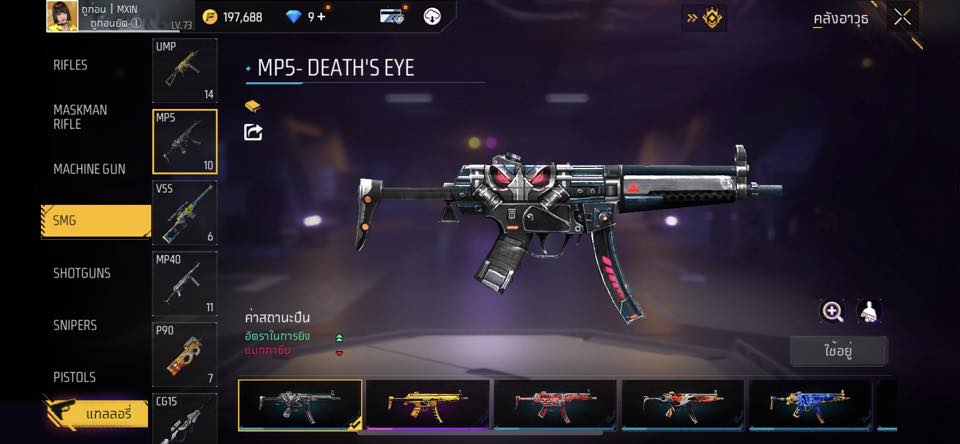This screenshot has height=444, width=960.
Task: Open the yellow gallery button
Action: [x=96, y=412]
